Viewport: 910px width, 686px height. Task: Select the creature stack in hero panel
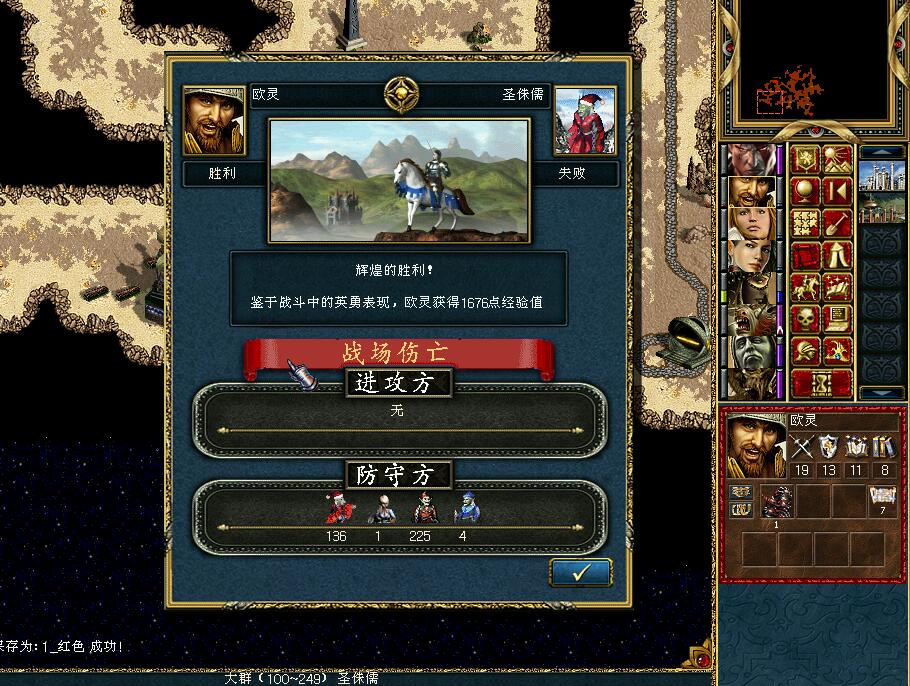tap(777, 500)
